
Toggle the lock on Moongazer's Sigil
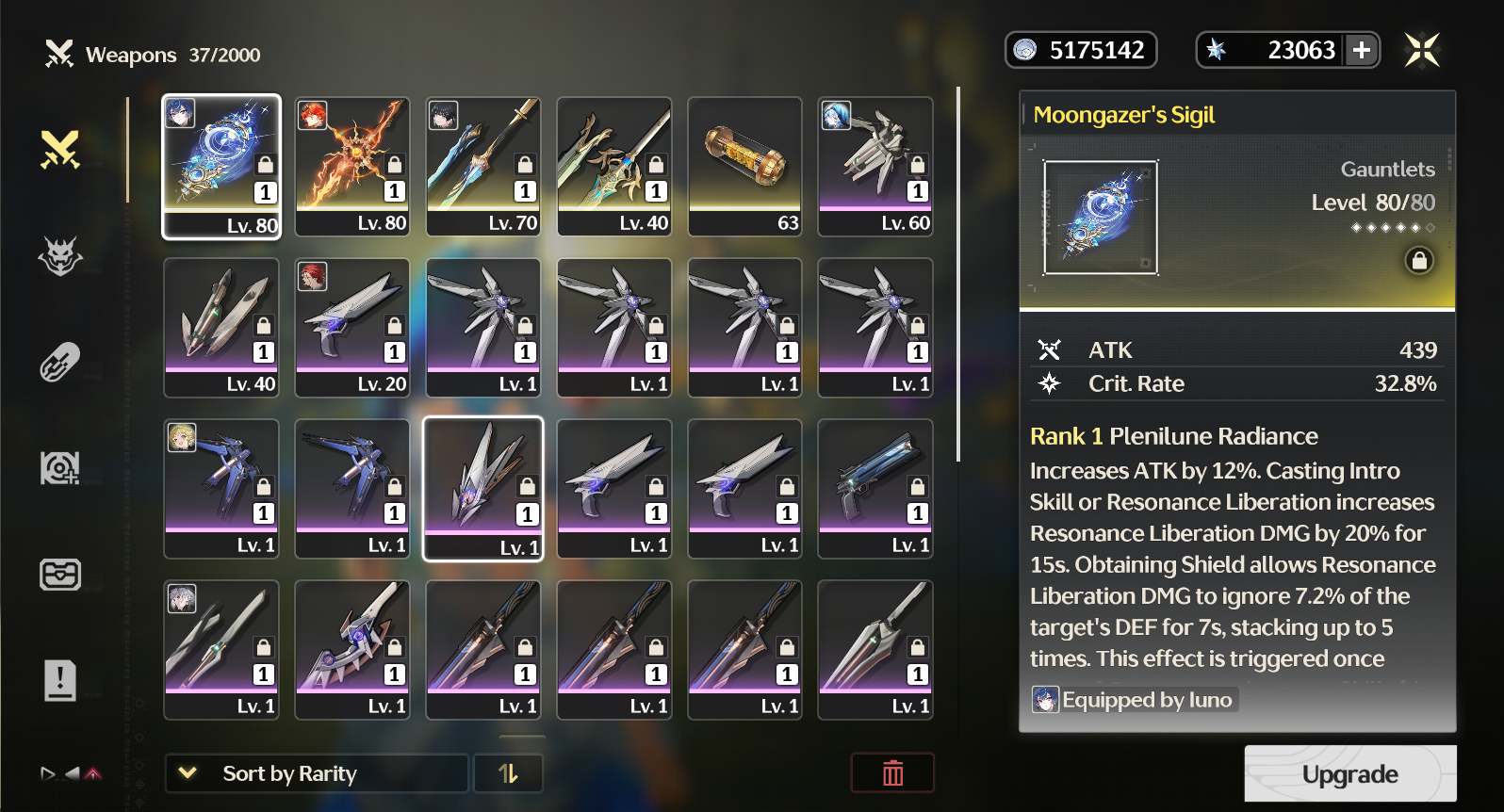pos(1419,260)
